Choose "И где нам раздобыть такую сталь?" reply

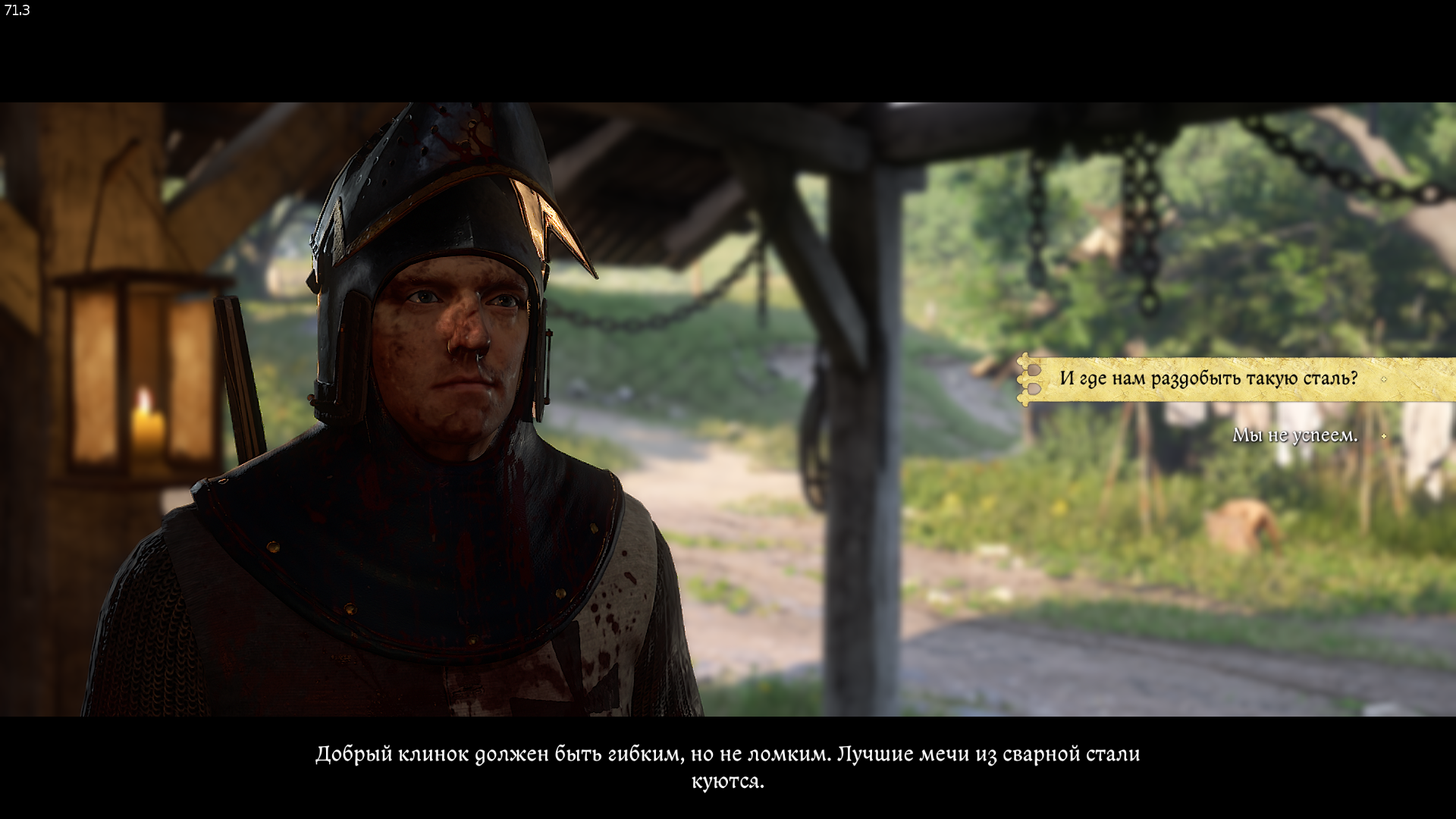(x=1208, y=378)
